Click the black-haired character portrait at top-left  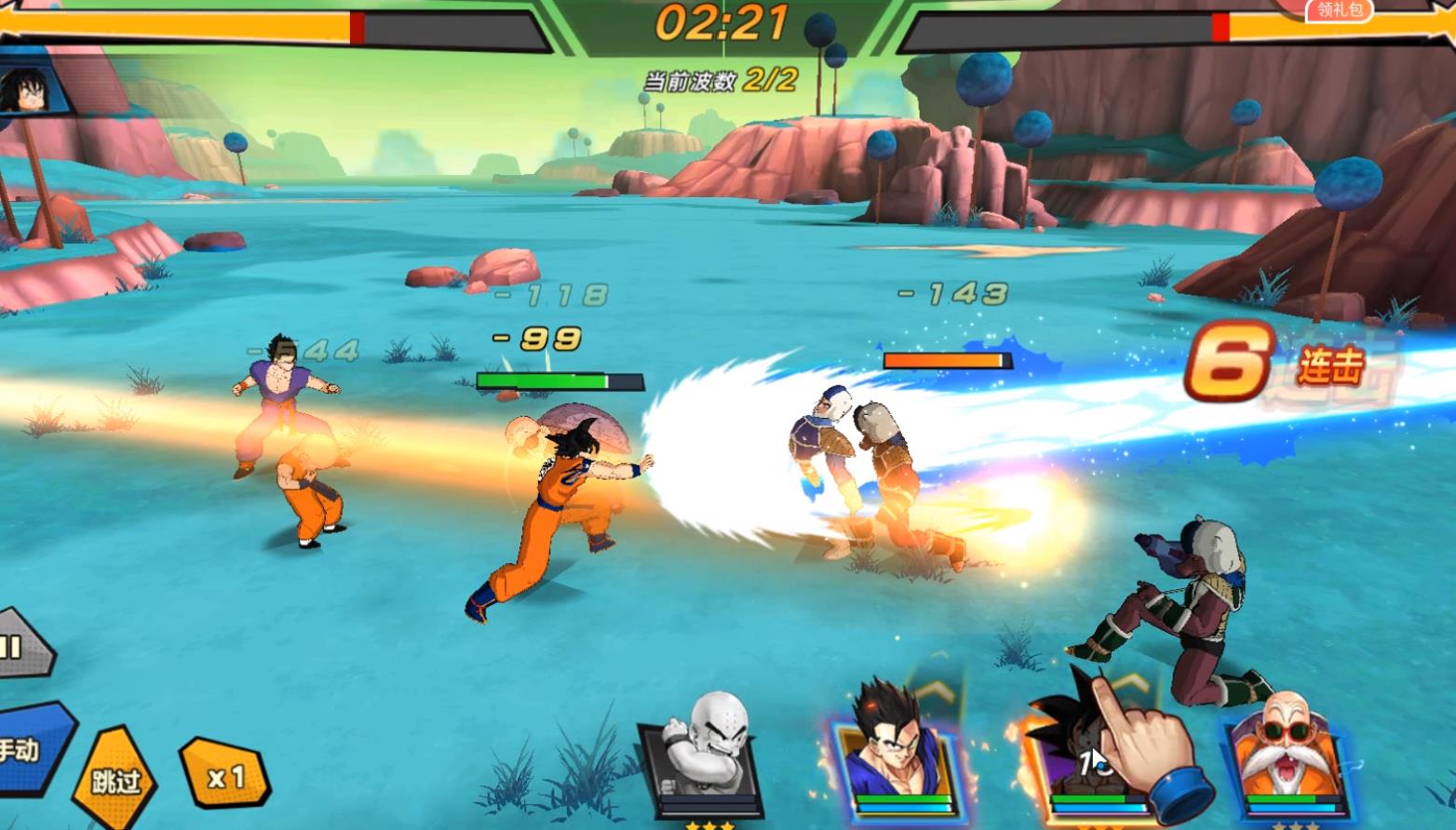[23, 91]
